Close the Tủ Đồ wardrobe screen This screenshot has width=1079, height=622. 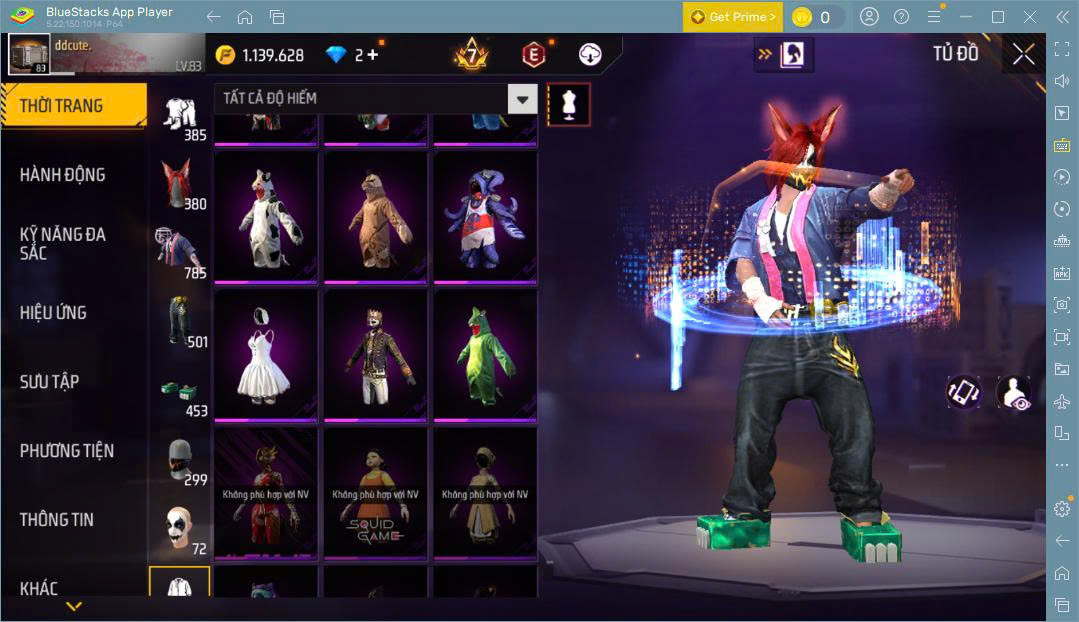pos(1023,54)
